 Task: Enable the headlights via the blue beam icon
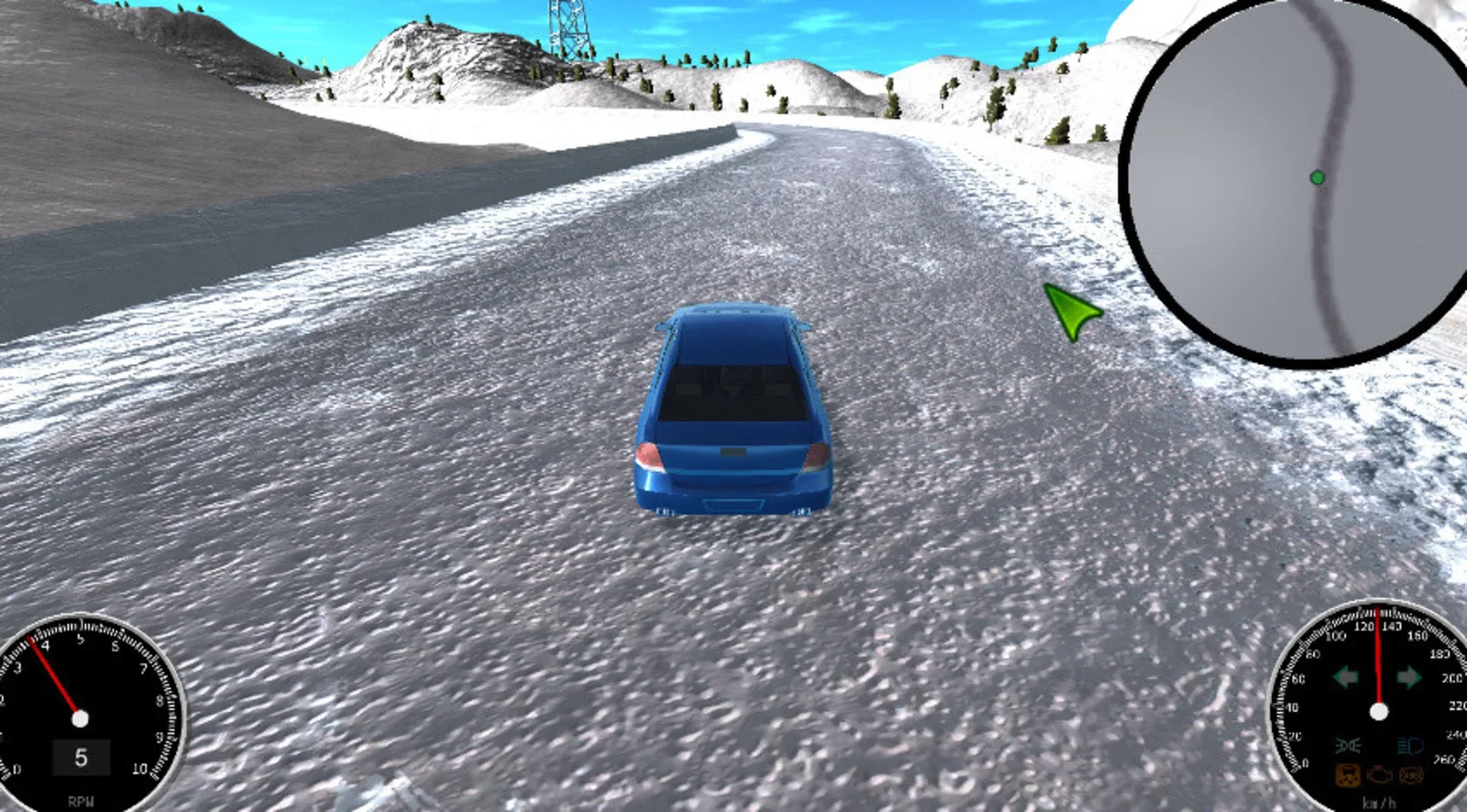pyautogui.click(x=1411, y=746)
